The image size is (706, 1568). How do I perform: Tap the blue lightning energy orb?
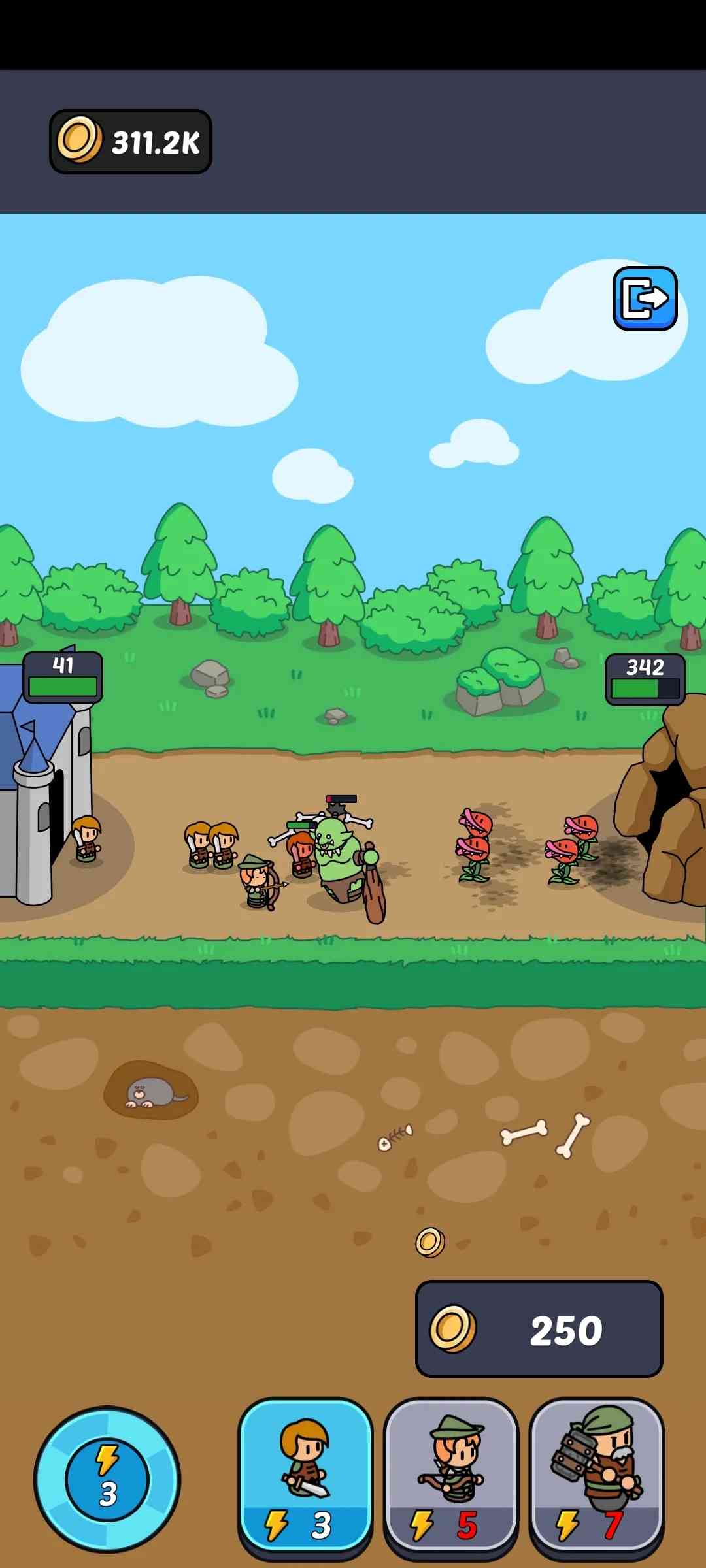click(x=107, y=1479)
